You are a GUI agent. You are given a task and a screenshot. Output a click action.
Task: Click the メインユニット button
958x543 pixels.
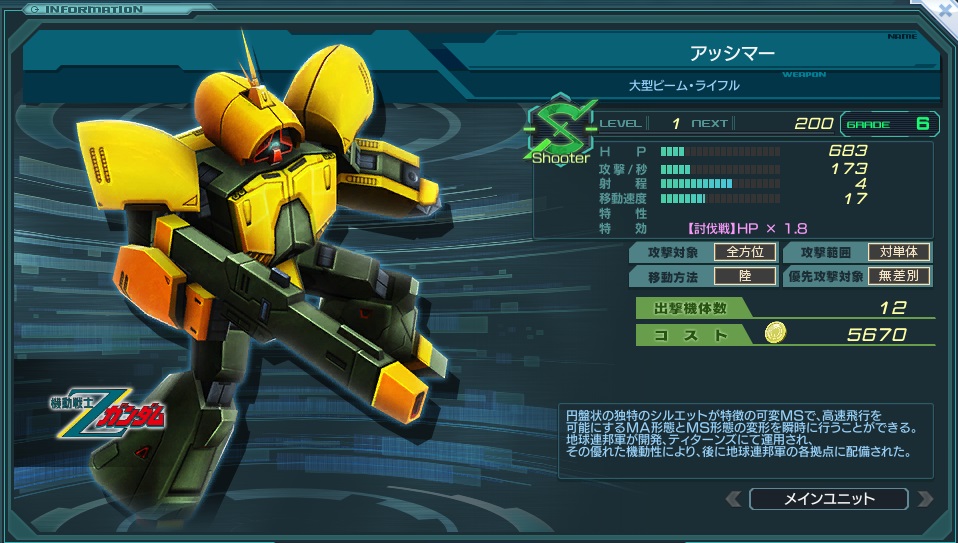pyautogui.click(x=828, y=499)
